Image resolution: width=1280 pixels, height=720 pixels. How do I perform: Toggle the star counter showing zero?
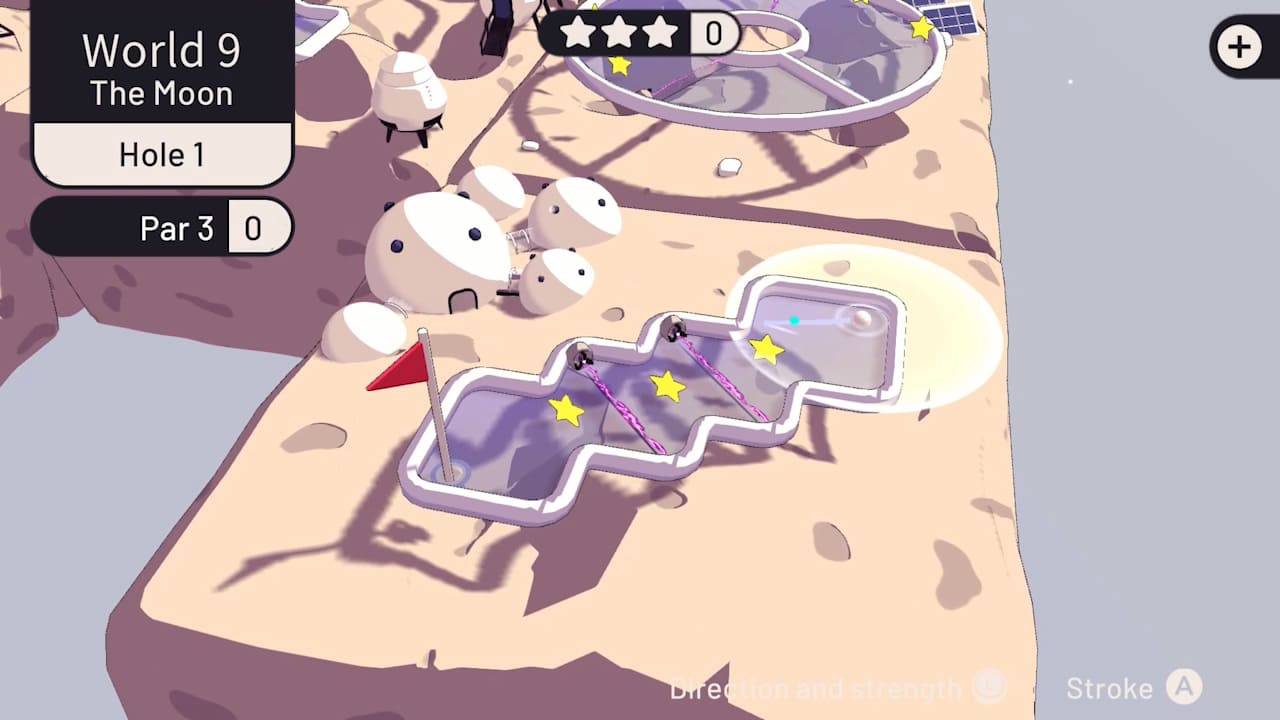(x=713, y=33)
